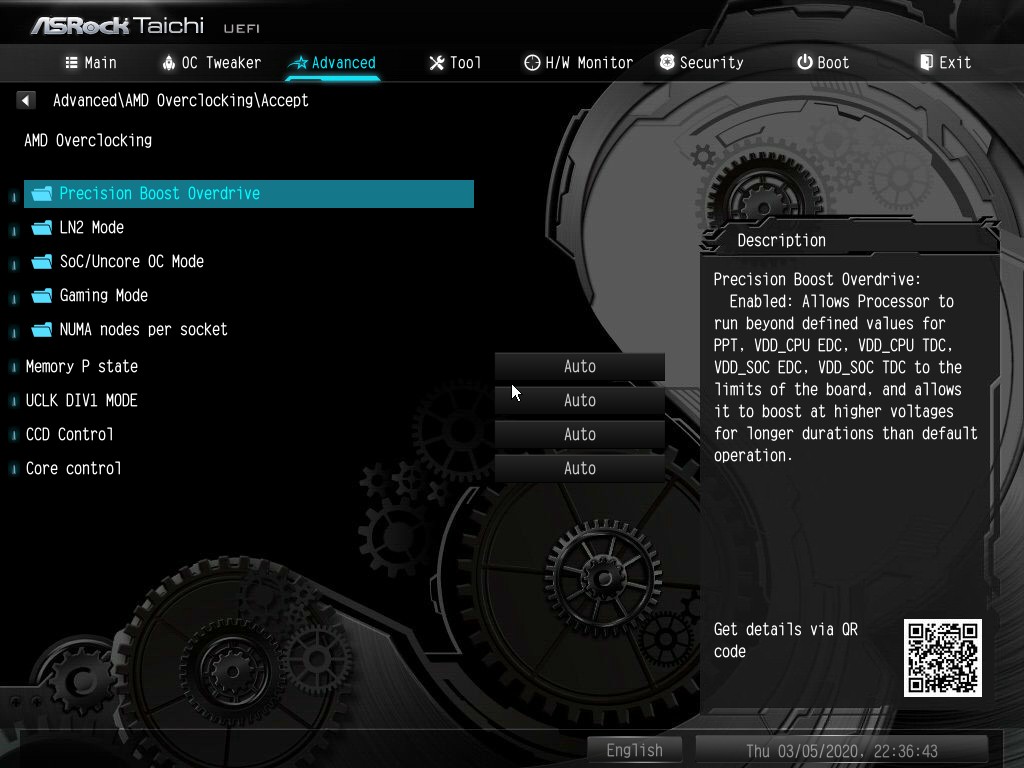Image resolution: width=1024 pixels, height=768 pixels.
Task: Select the Advanced tab
Action: pos(332,63)
